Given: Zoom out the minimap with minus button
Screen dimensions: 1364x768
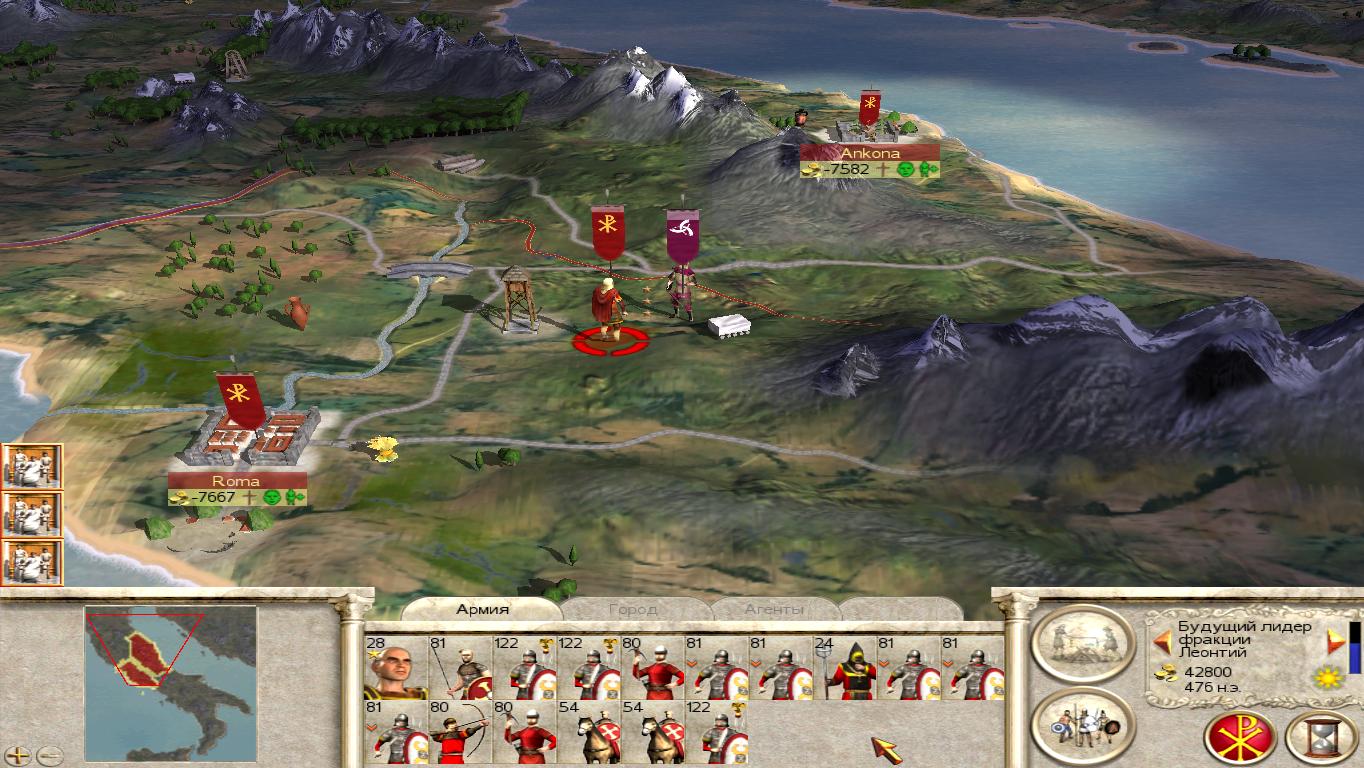Looking at the screenshot, I should point(49,756).
